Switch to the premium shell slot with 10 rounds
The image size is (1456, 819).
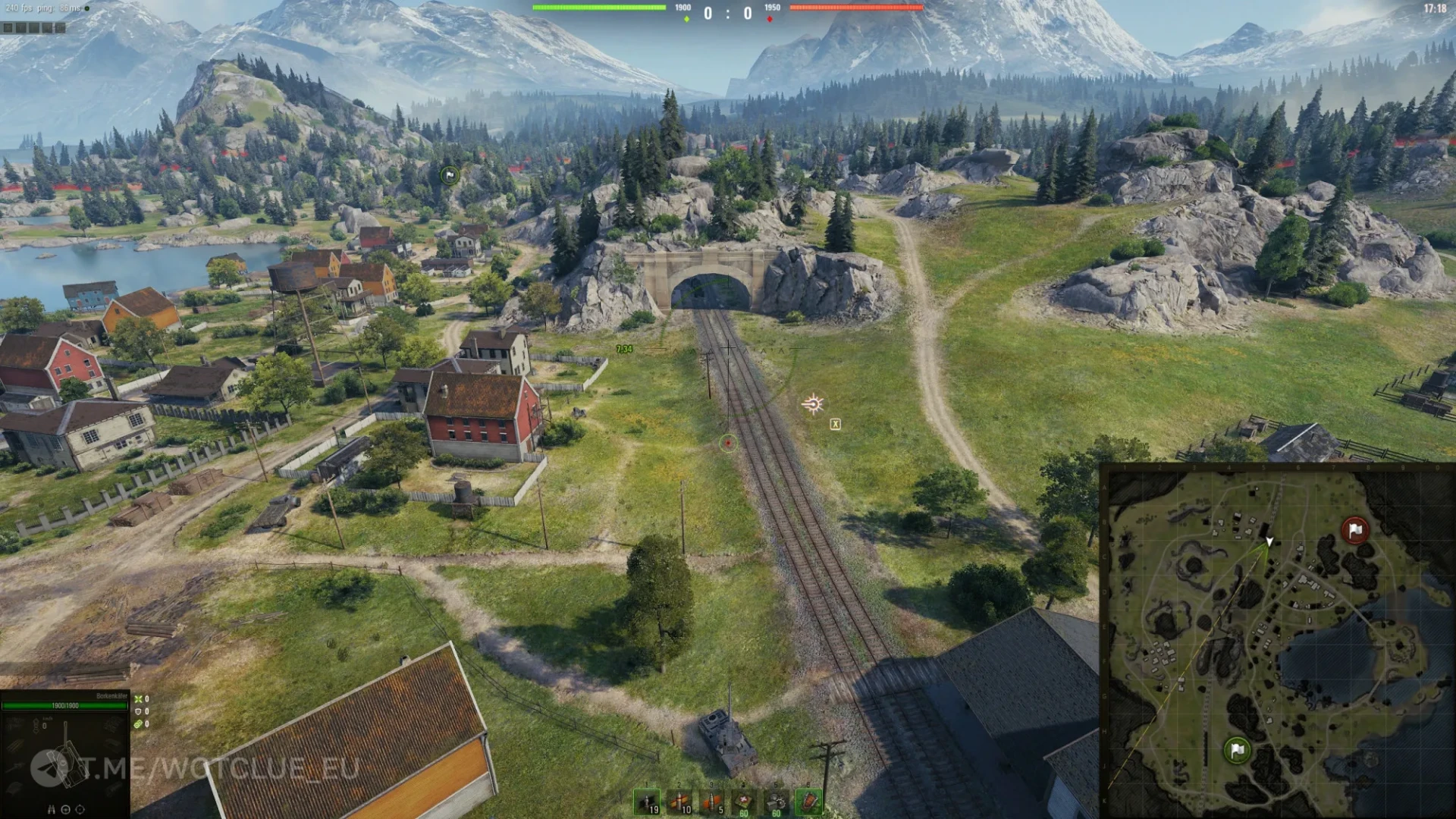[679, 802]
